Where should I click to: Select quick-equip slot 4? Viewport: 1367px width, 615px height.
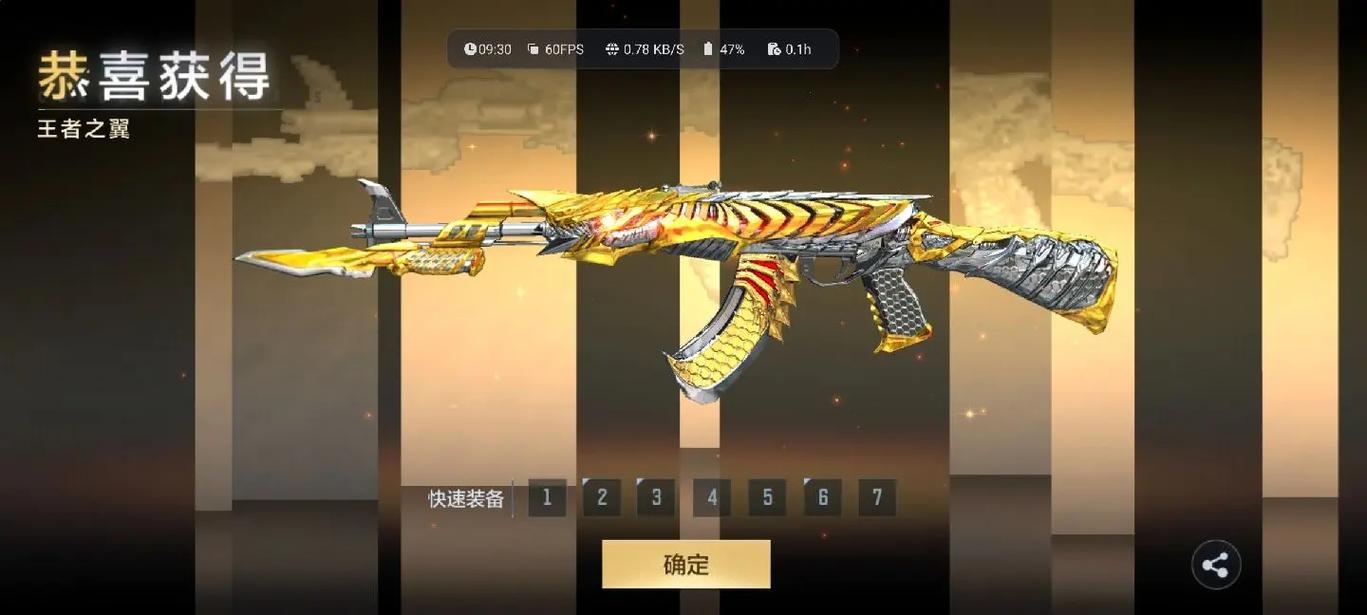coord(712,497)
